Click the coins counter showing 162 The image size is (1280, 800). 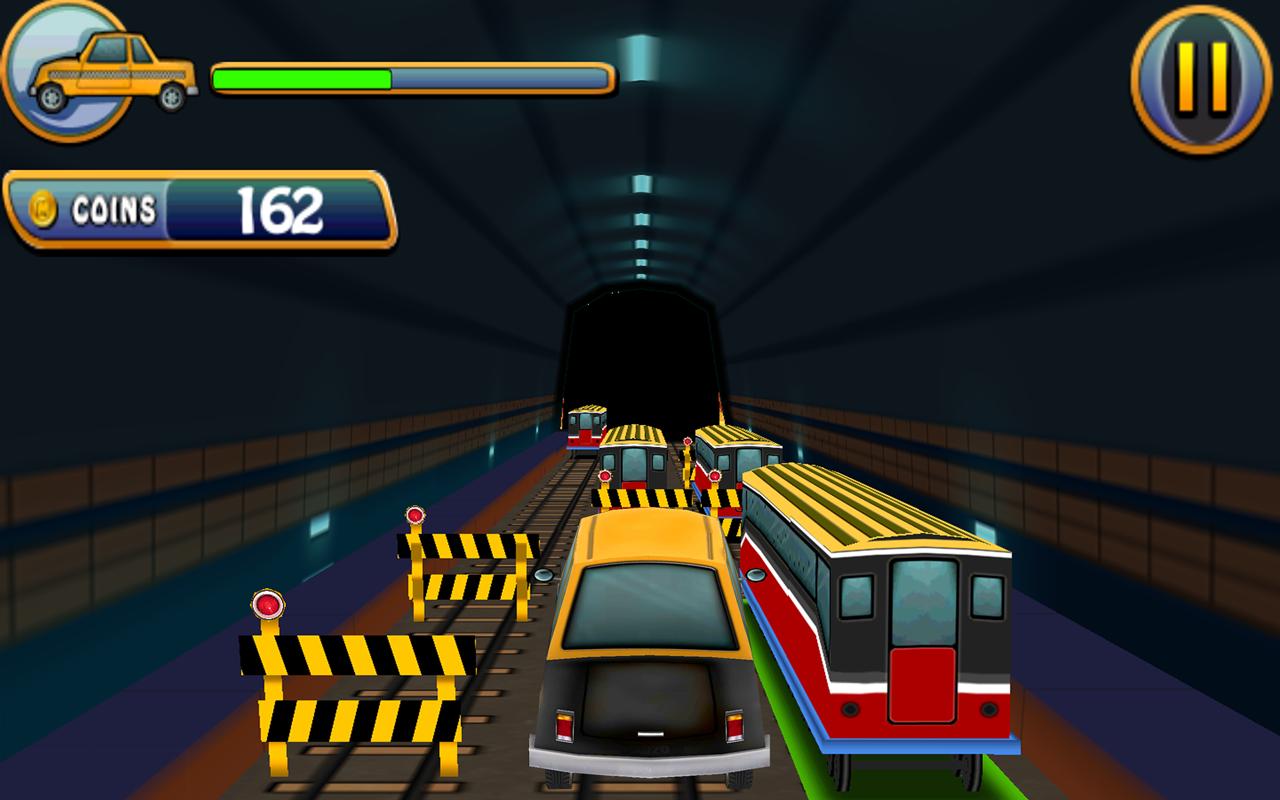pyautogui.click(x=278, y=208)
